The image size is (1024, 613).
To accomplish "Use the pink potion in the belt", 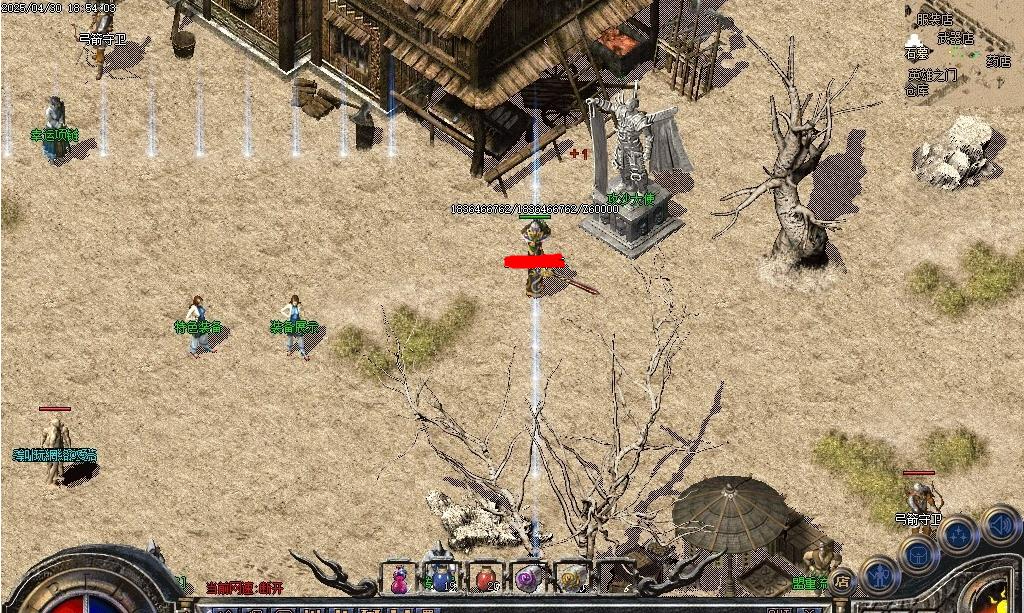I will click(399, 577).
